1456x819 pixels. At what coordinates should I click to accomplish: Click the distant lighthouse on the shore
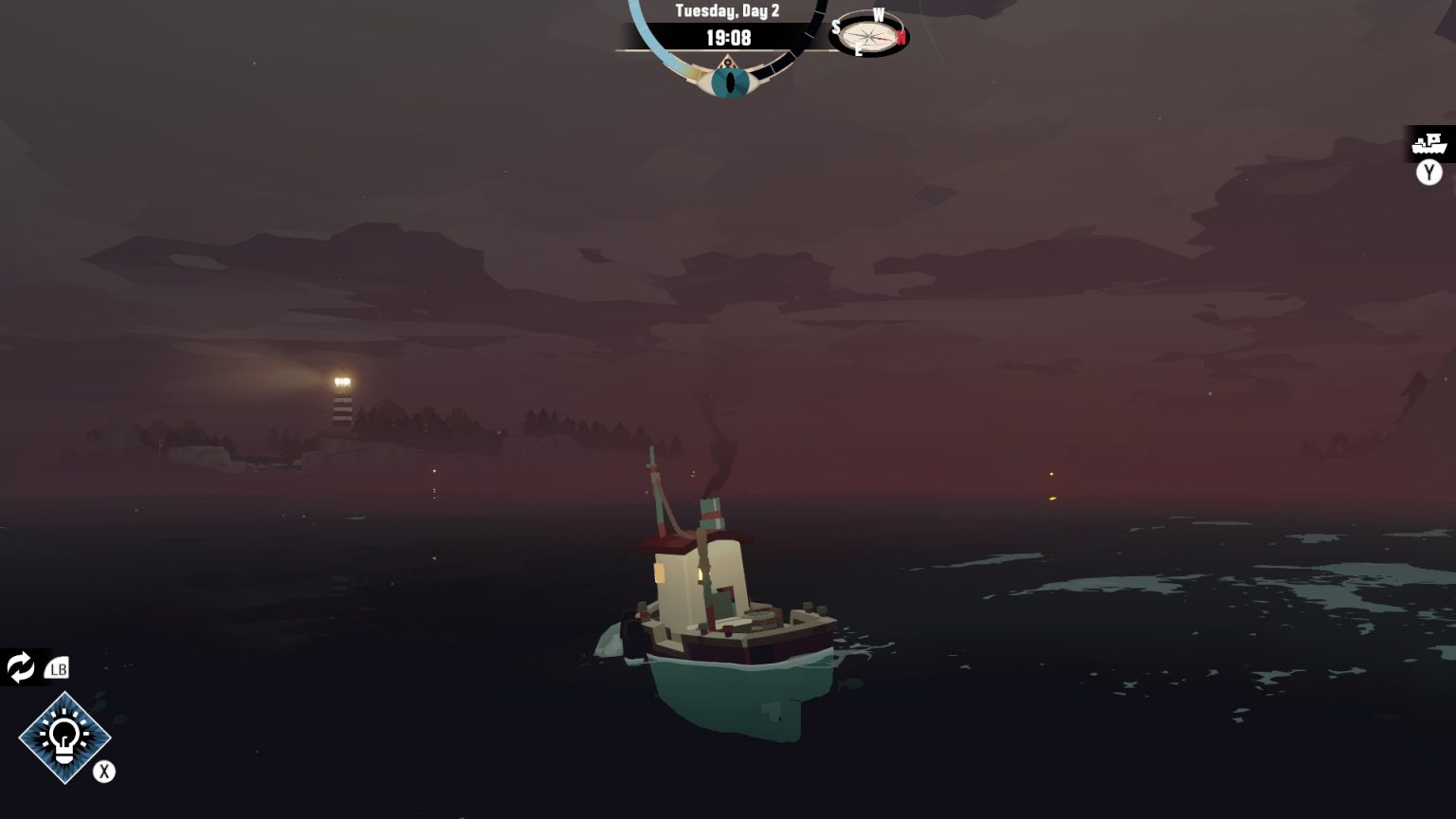[341, 398]
